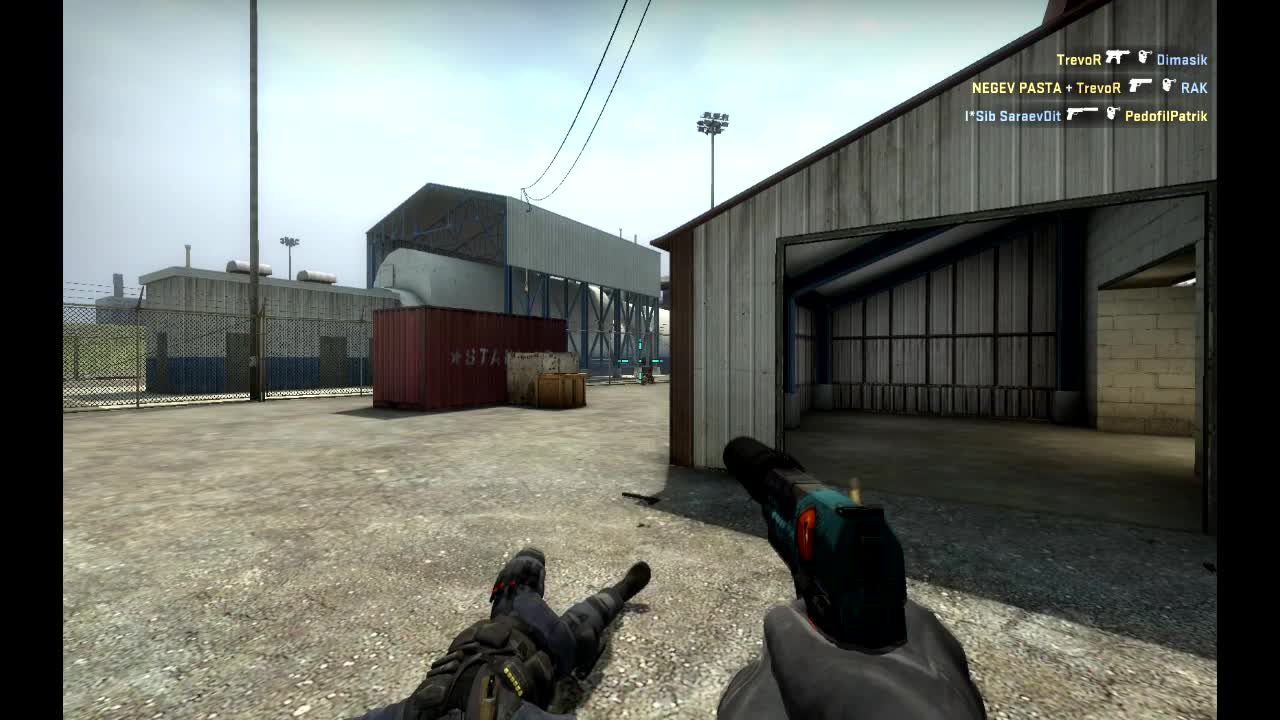Select RAK's name in the second kill entry

1194,87
